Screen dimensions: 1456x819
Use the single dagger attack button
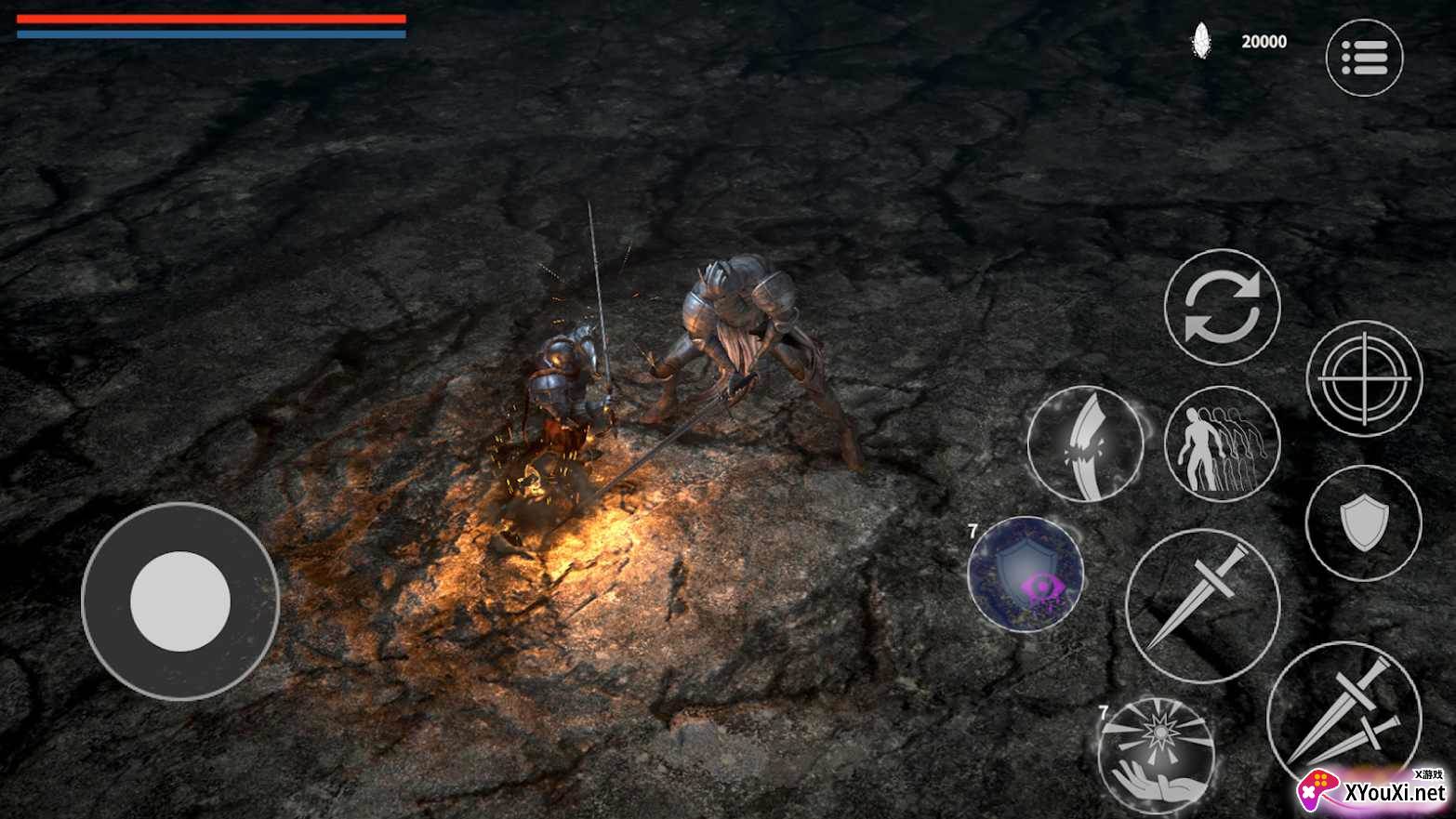(x=1202, y=605)
